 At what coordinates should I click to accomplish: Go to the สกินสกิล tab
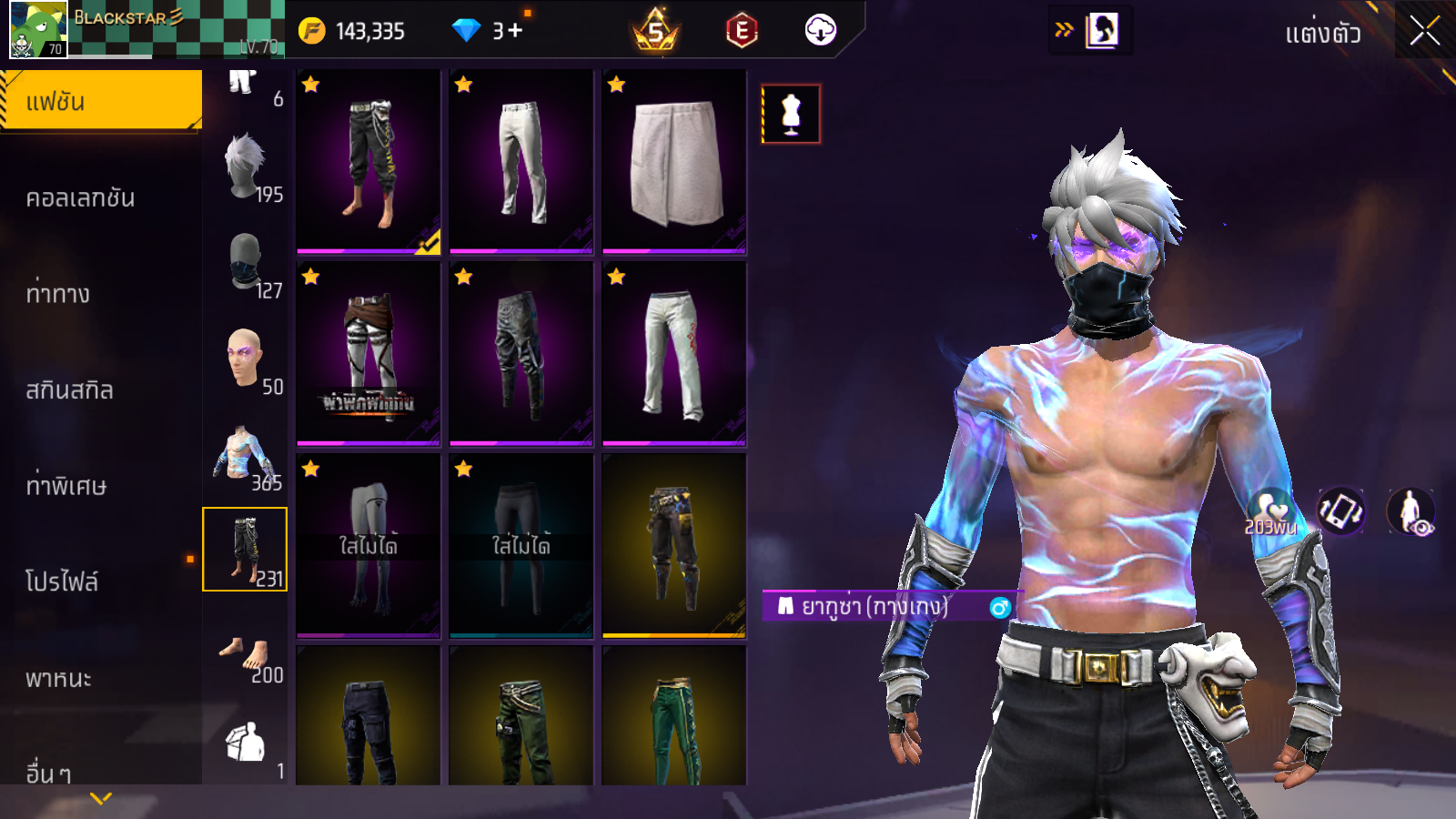pos(70,390)
